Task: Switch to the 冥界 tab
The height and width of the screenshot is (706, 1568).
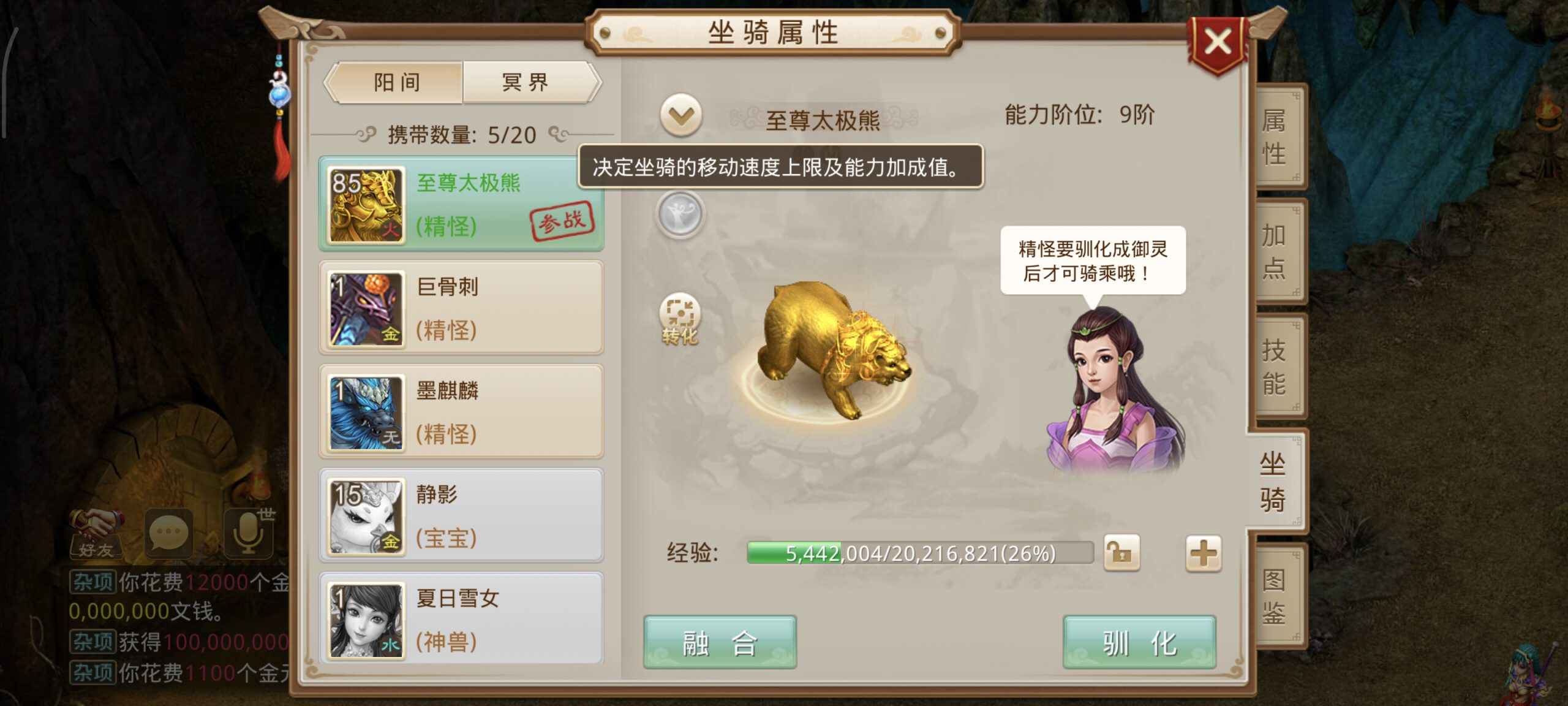Action: 526,82
